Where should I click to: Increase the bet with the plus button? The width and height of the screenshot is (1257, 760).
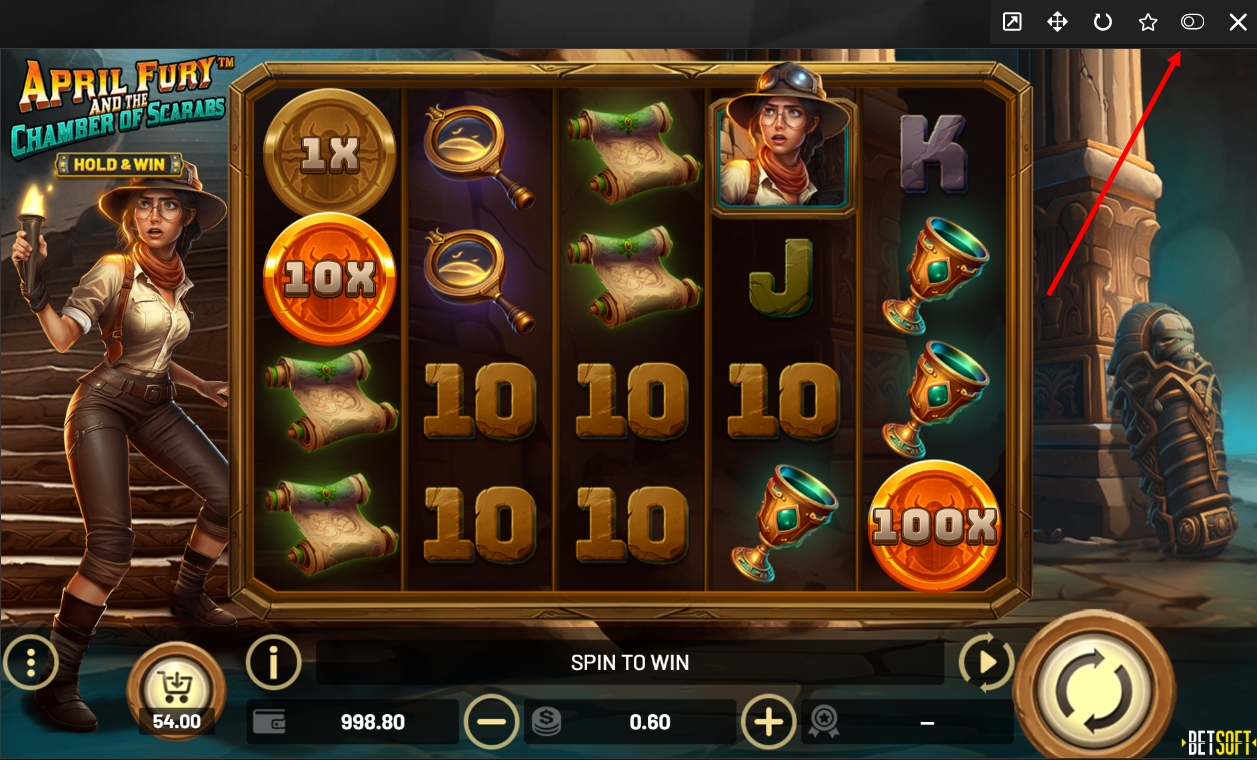pos(768,721)
